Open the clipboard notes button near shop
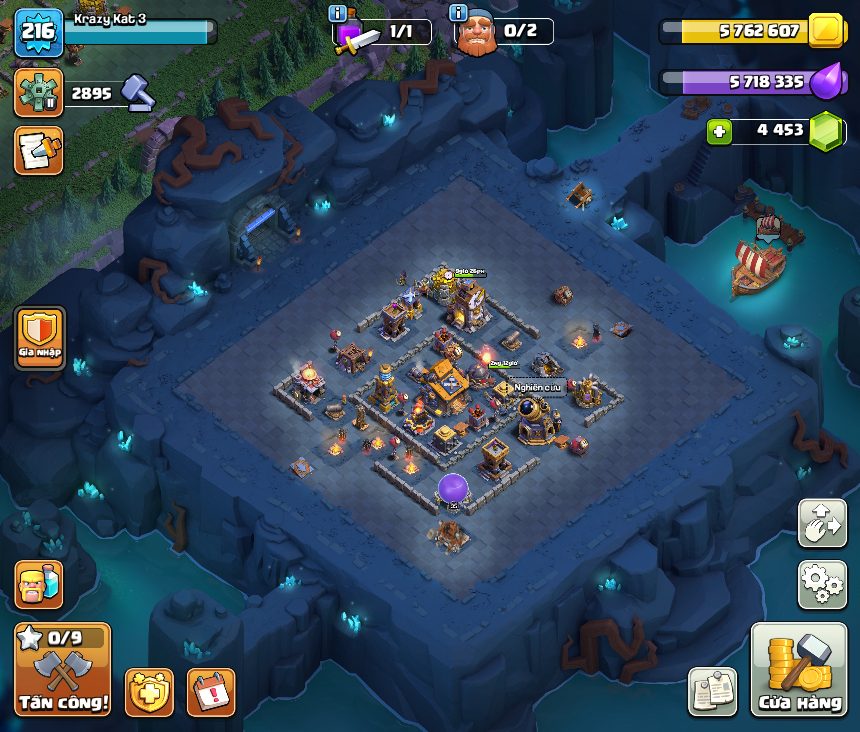The image size is (860, 732). (x=713, y=692)
